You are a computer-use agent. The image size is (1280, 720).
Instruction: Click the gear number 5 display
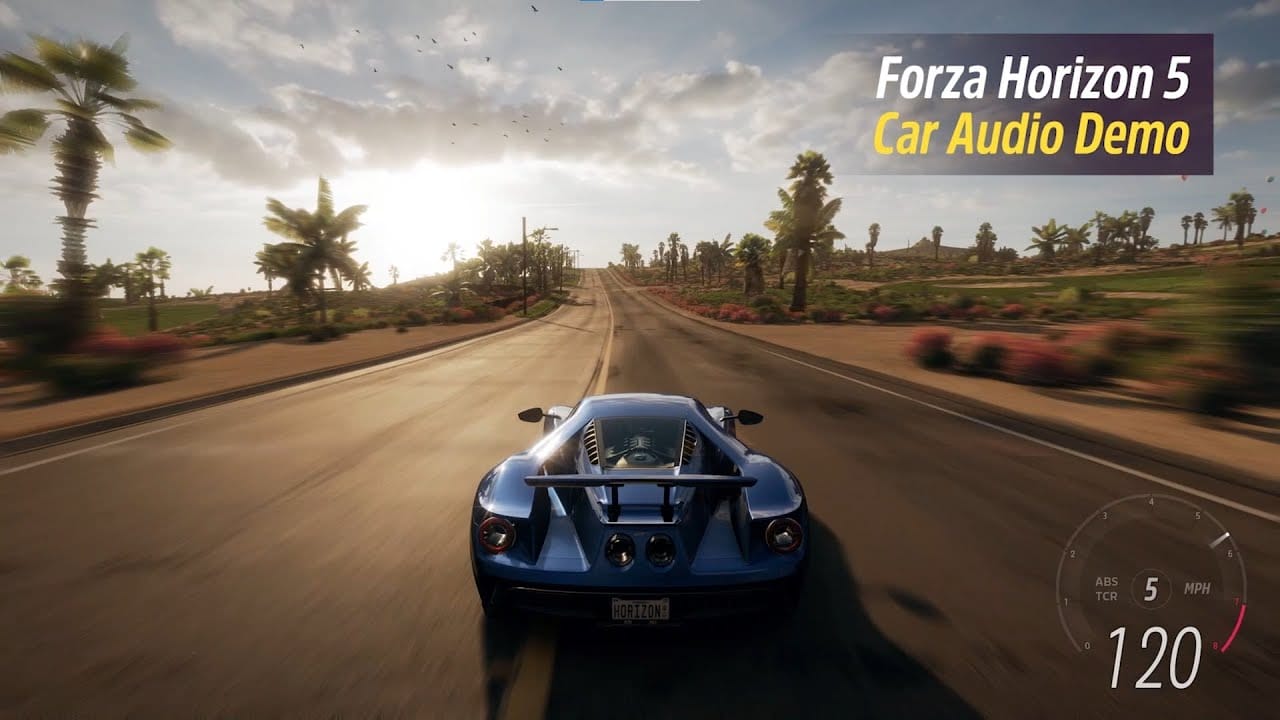[x=1150, y=587]
